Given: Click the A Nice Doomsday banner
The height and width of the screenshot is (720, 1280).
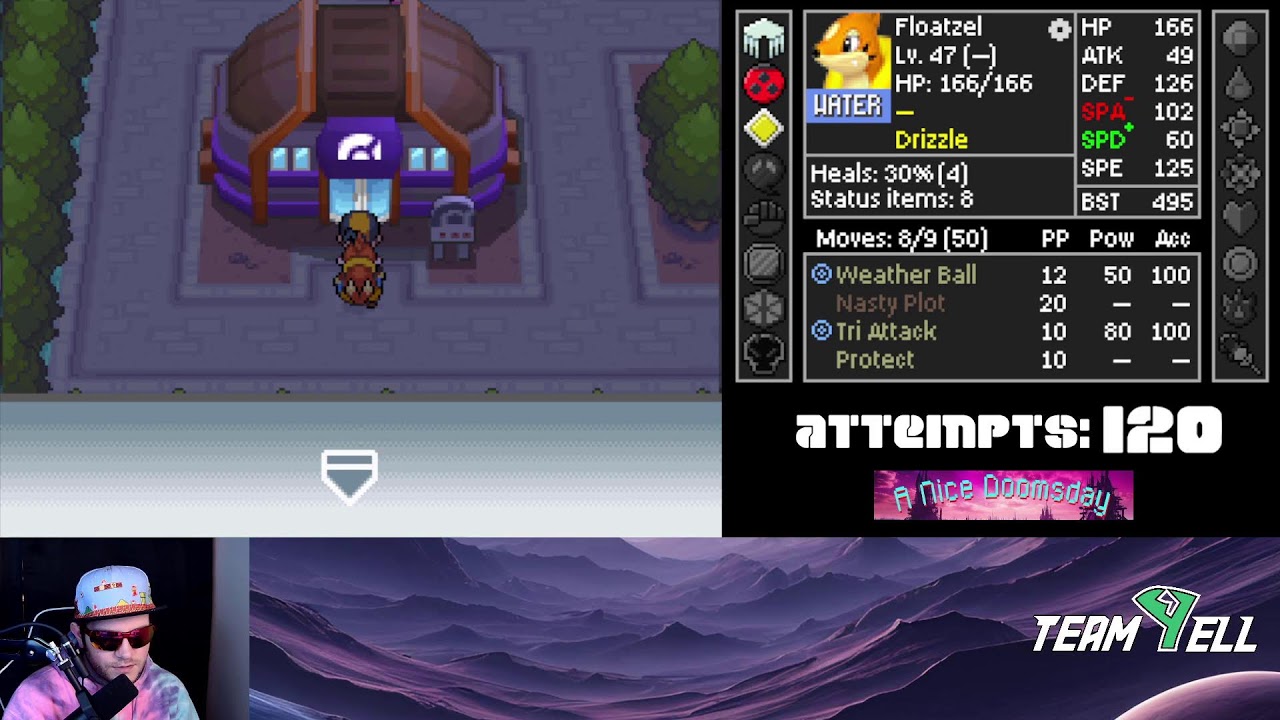Looking at the screenshot, I should (x=1005, y=494).
